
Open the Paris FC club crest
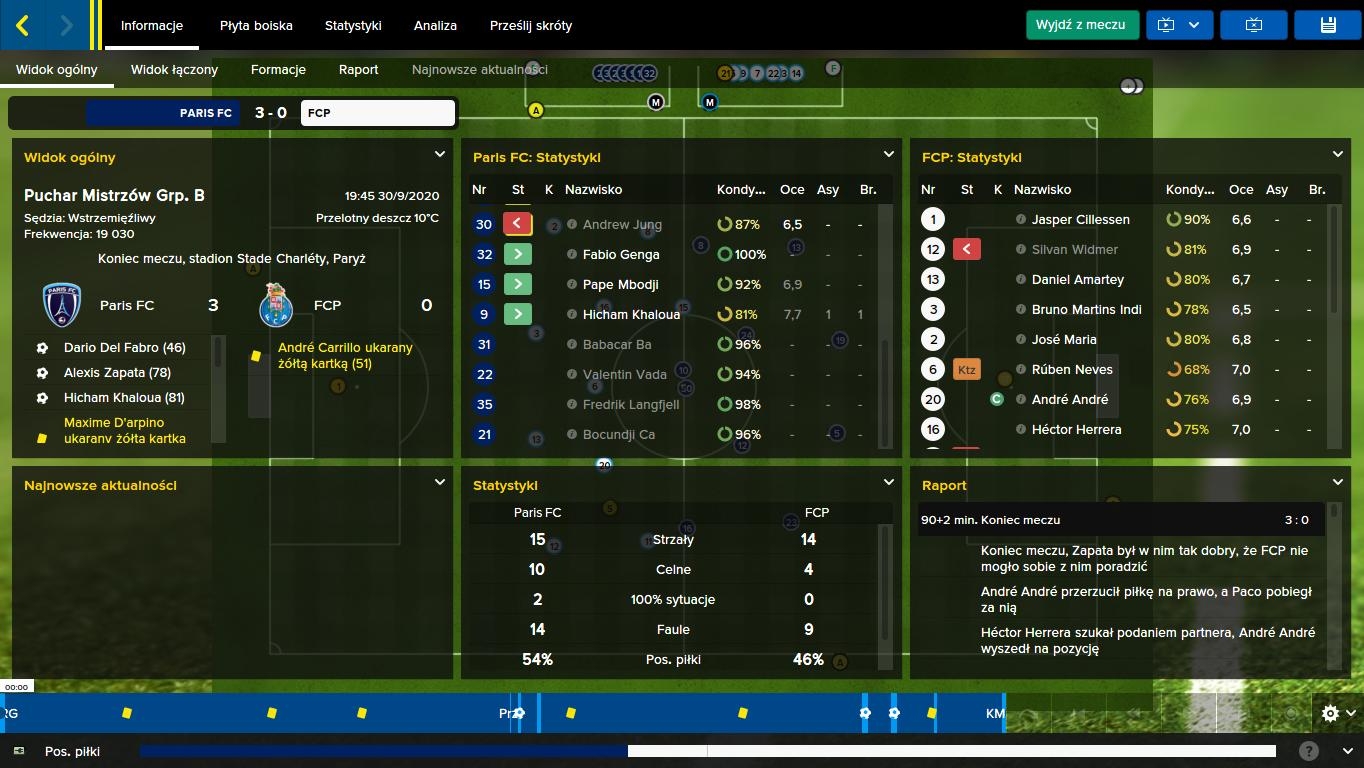[x=61, y=305]
